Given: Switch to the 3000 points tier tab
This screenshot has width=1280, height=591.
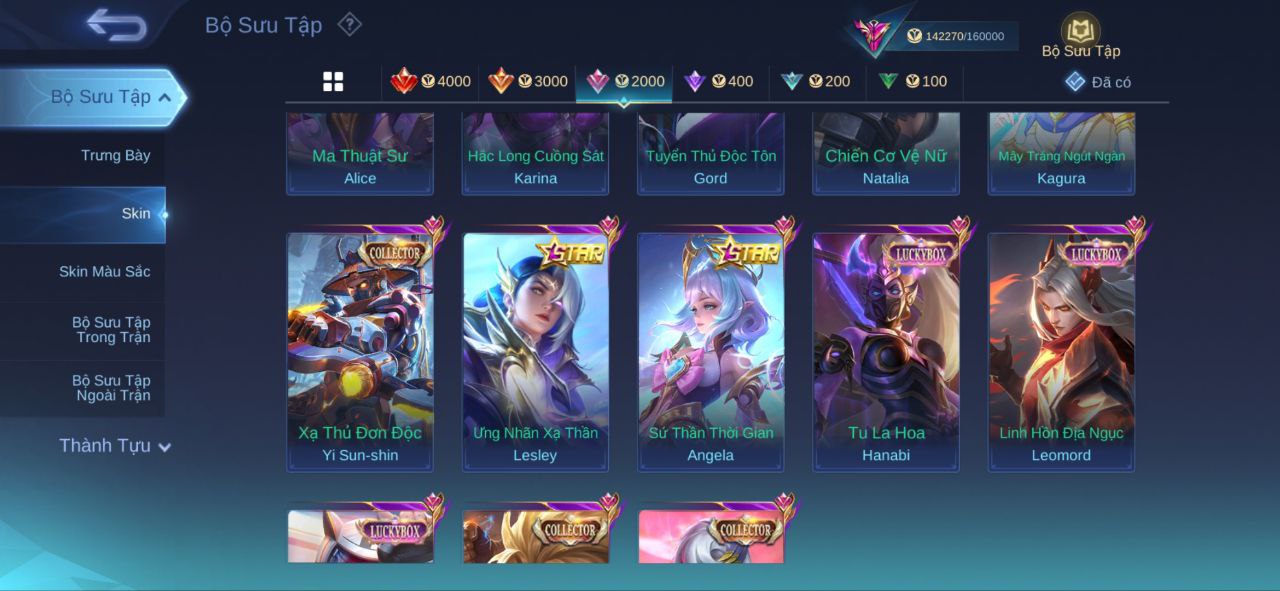Looking at the screenshot, I should click(x=527, y=82).
